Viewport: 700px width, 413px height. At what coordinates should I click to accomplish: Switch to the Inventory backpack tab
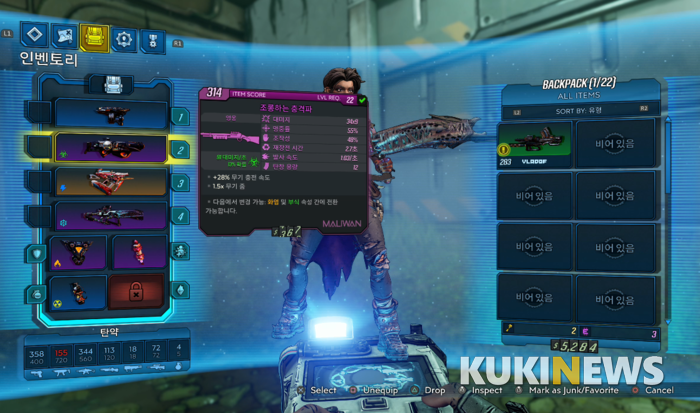tap(94, 38)
